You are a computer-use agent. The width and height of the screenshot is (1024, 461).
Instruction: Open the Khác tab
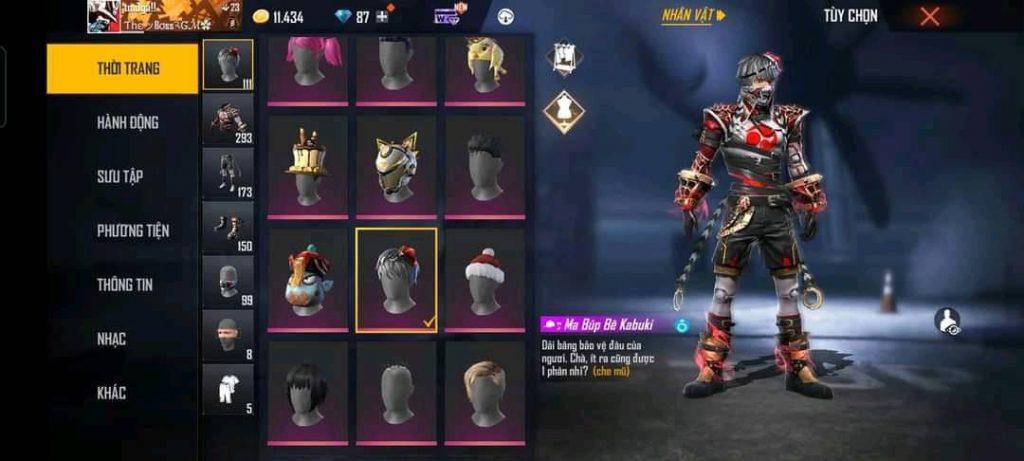pos(111,393)
